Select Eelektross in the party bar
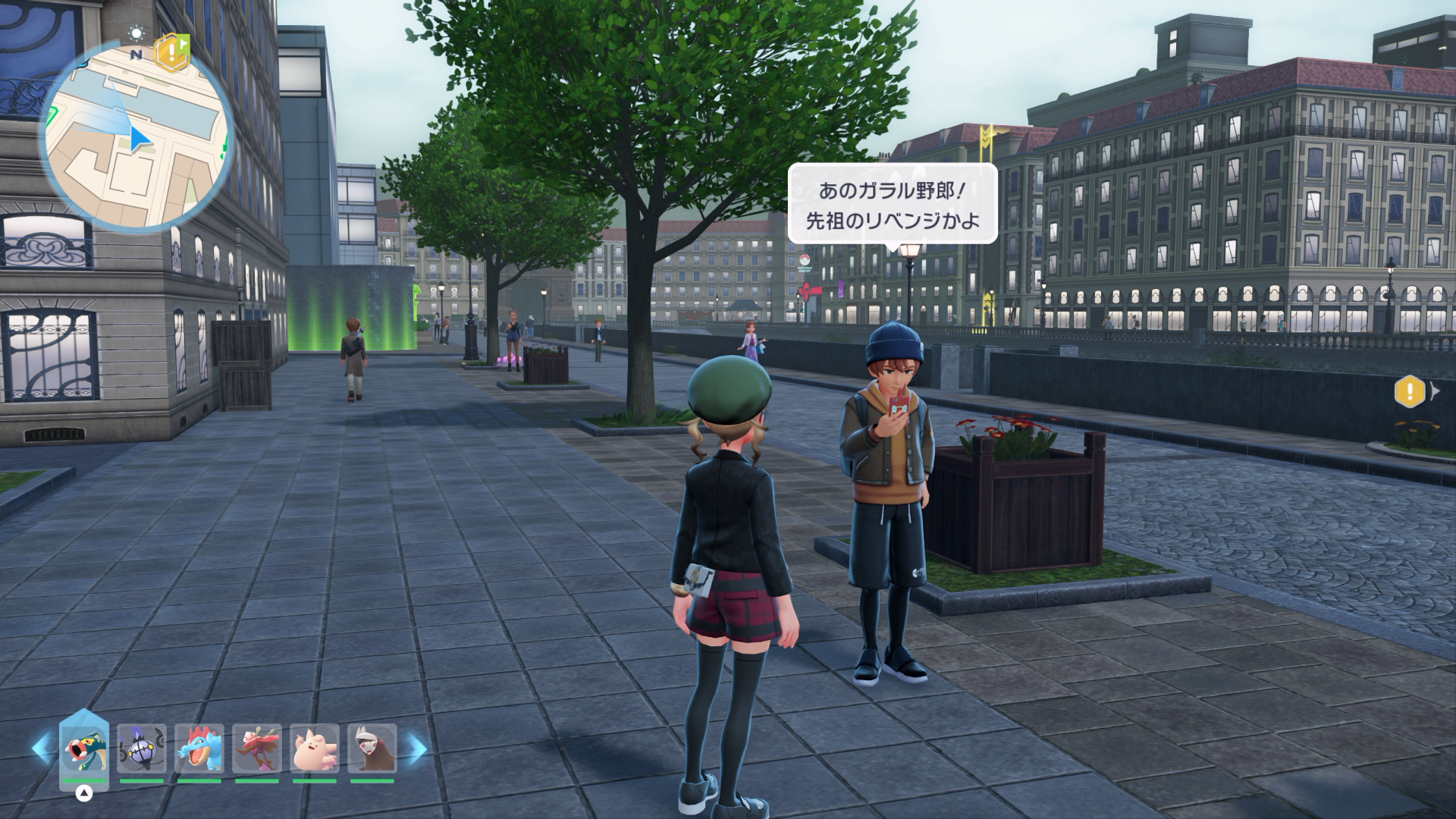 [x=84, y=748]
